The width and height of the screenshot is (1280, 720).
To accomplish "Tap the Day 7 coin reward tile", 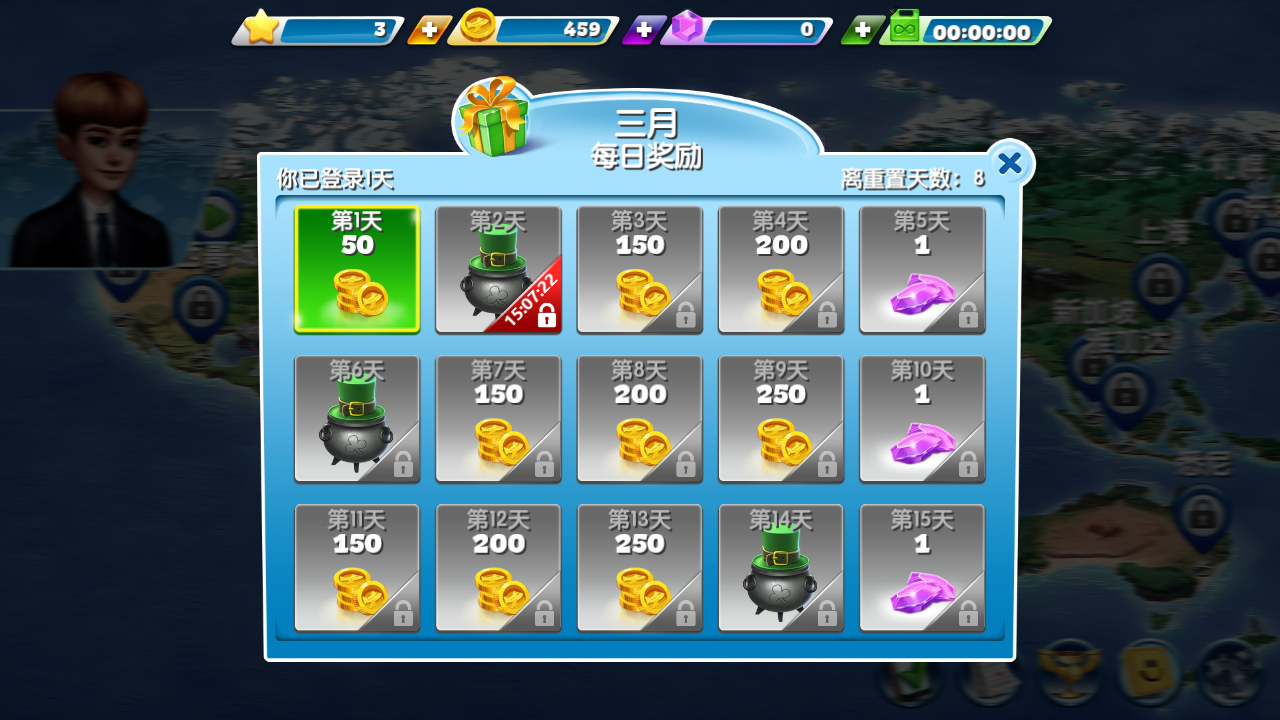I will pyautogui.click(x=498, y=418).
